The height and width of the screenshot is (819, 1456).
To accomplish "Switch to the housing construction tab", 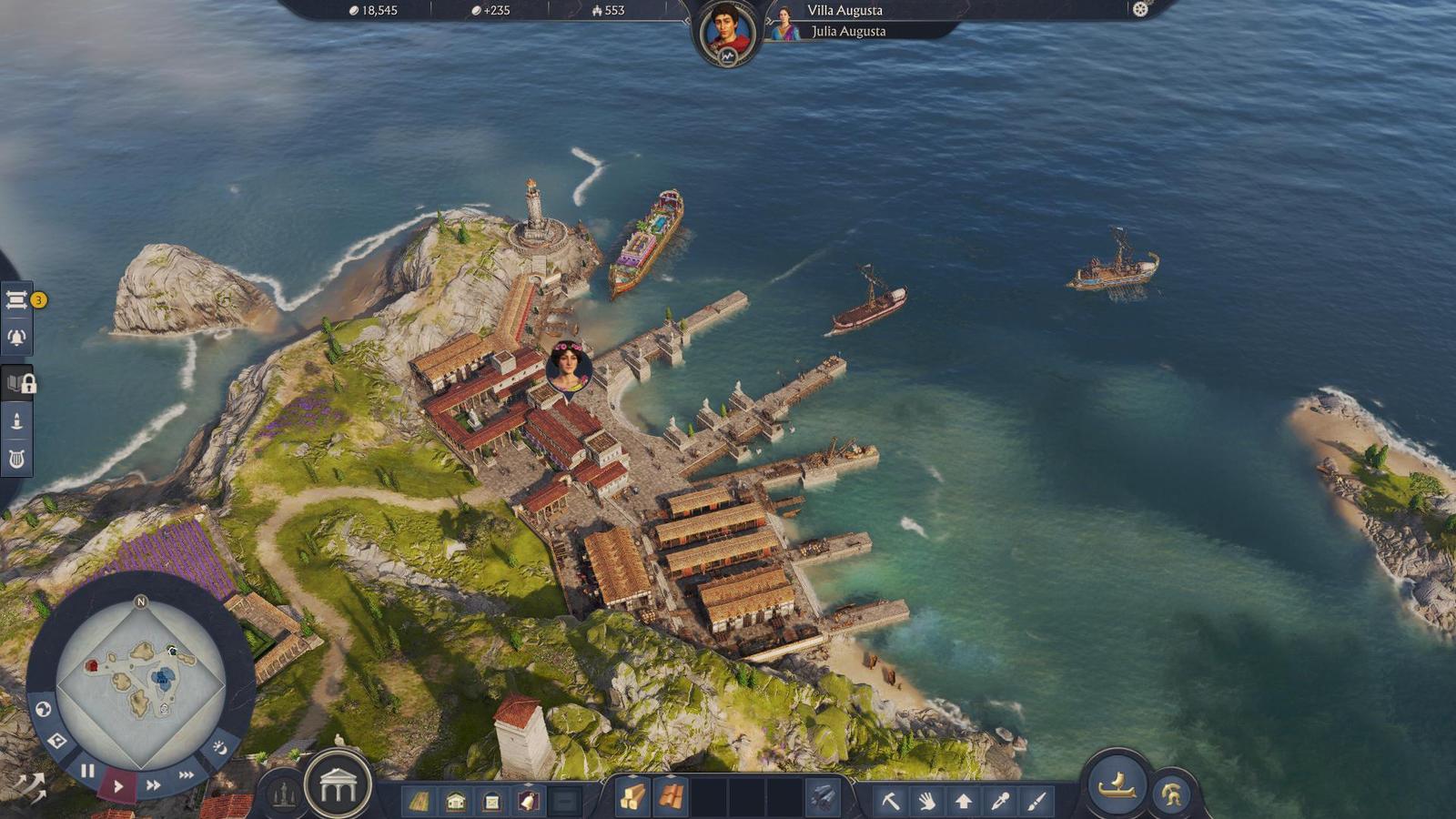I will tap(455, 800).
